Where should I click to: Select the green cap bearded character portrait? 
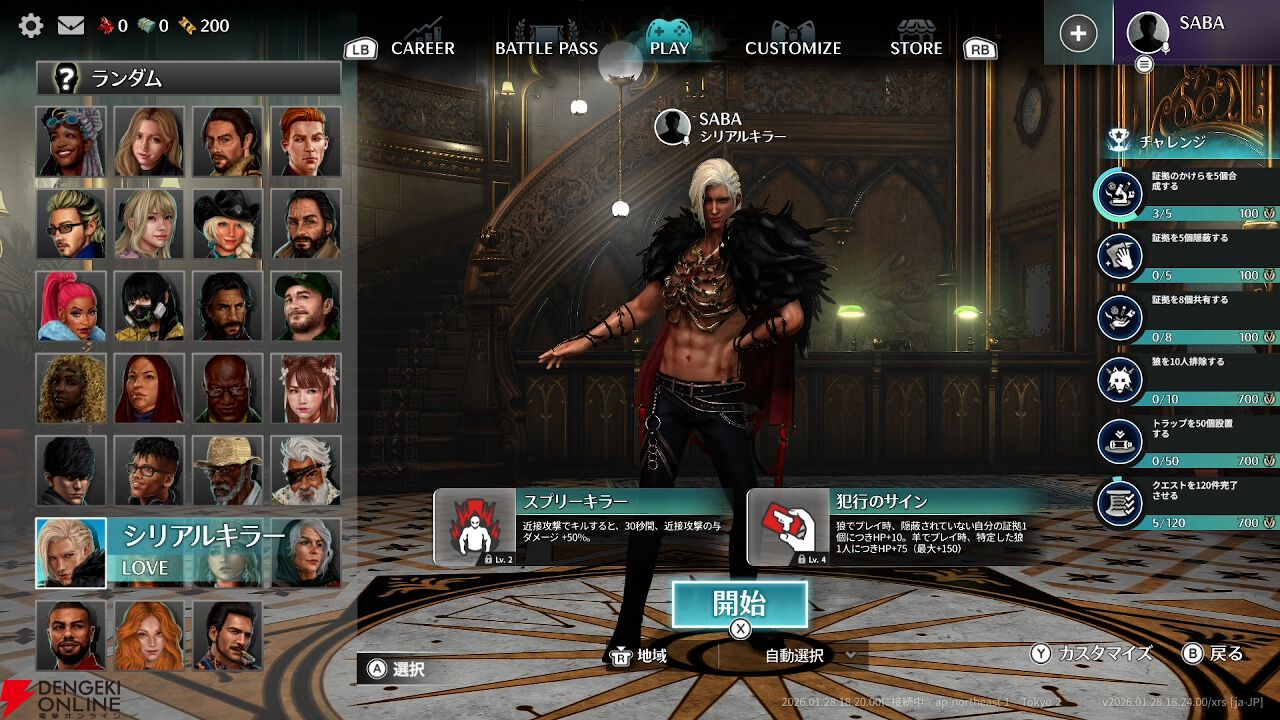(x=305, y=306)
